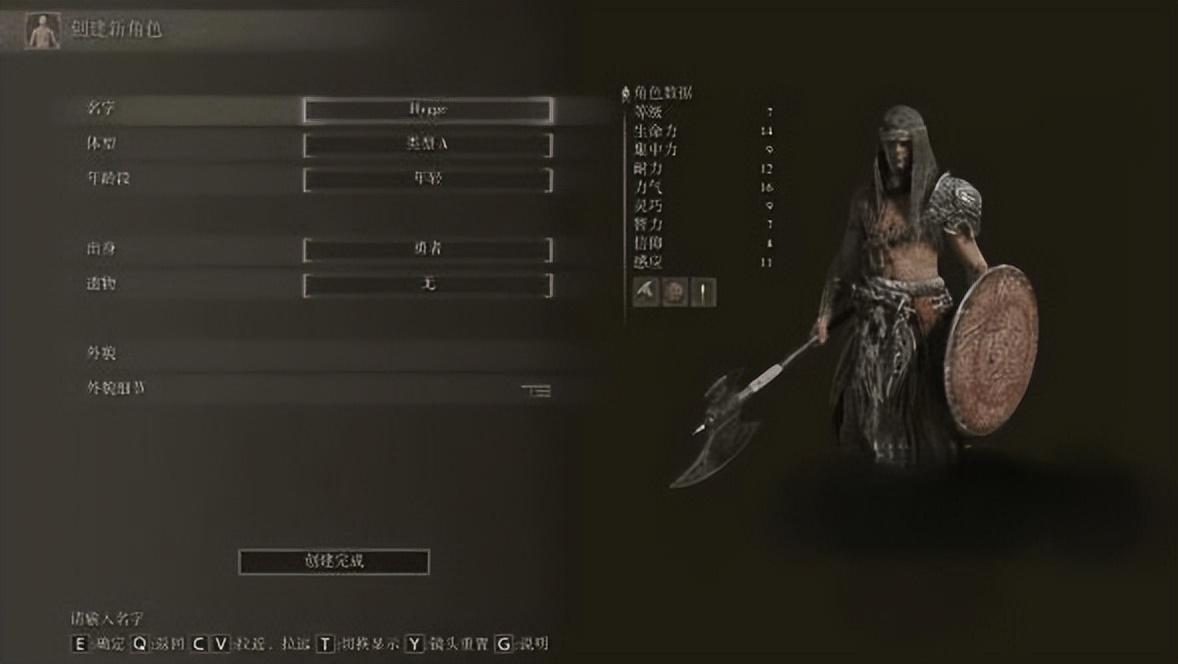Select the battle axe equipment icon
Screen dimensions: 1178x664
click(x=646, y=292)
